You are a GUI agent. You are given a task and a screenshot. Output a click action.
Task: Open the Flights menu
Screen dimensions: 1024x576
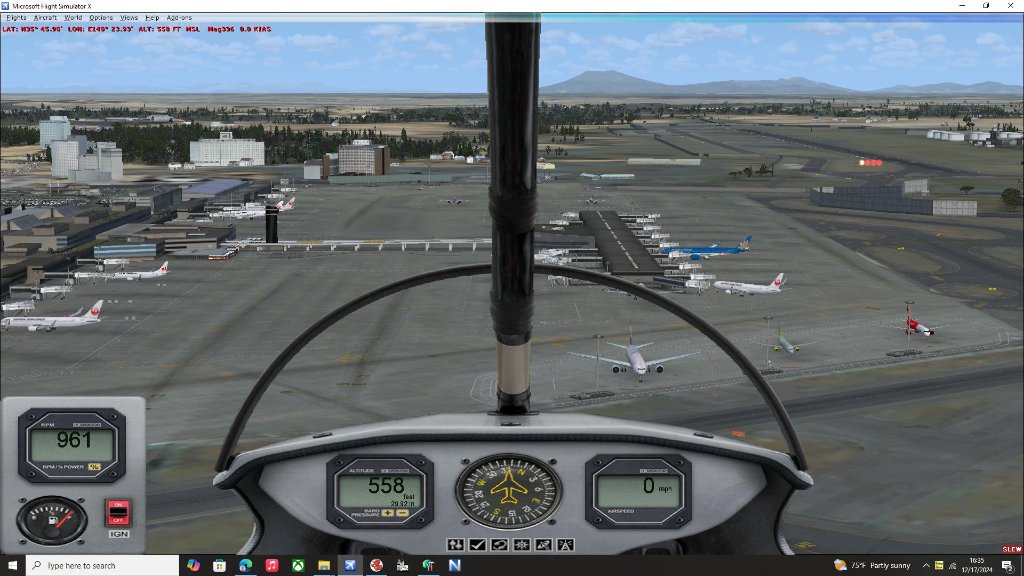tap(16, 18)
